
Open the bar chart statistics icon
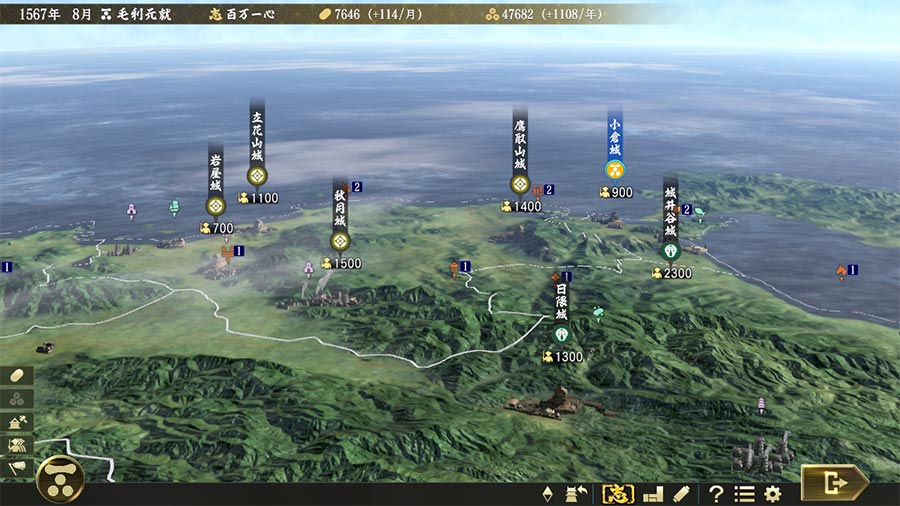pos(653,493)
